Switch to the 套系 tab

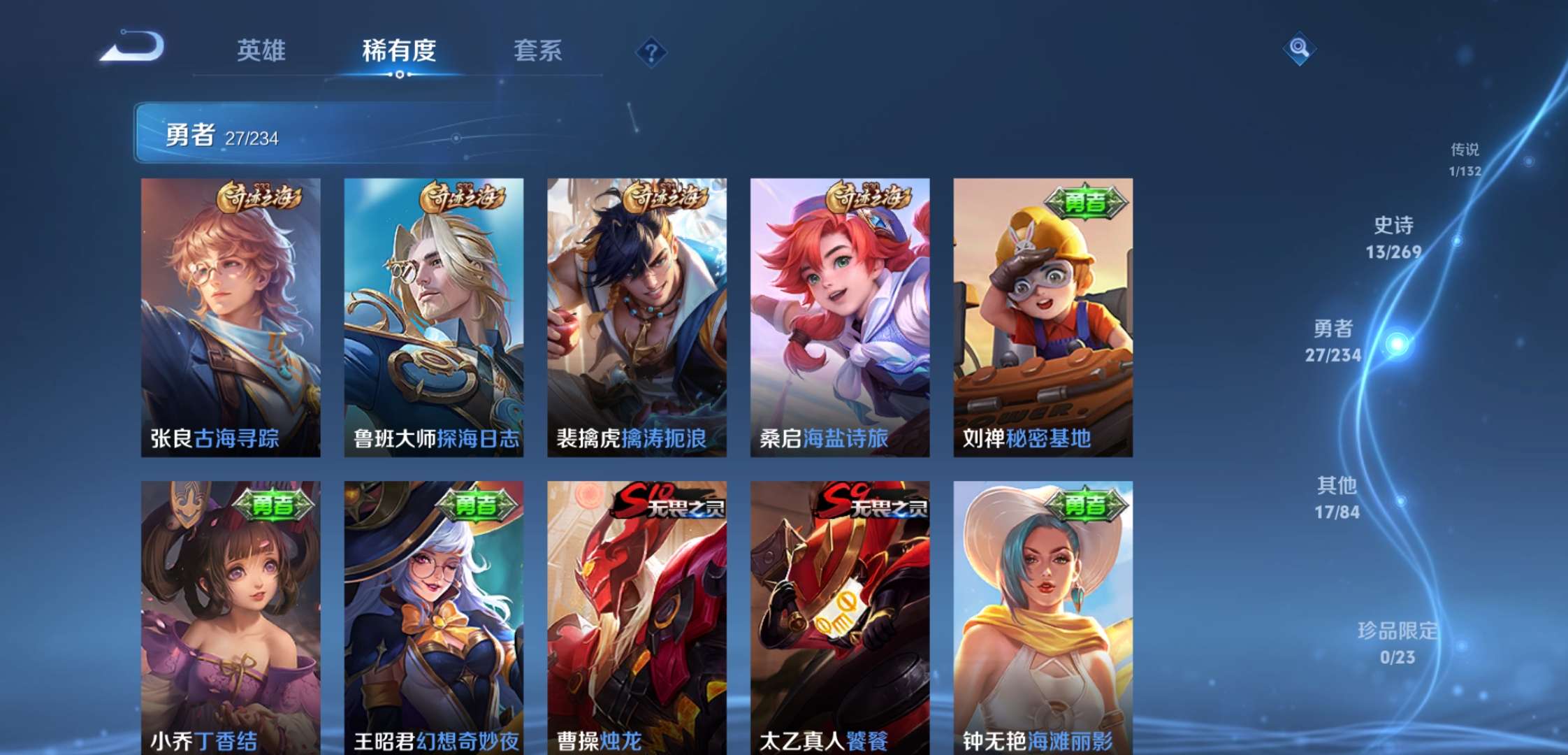[x=539, y=51]
